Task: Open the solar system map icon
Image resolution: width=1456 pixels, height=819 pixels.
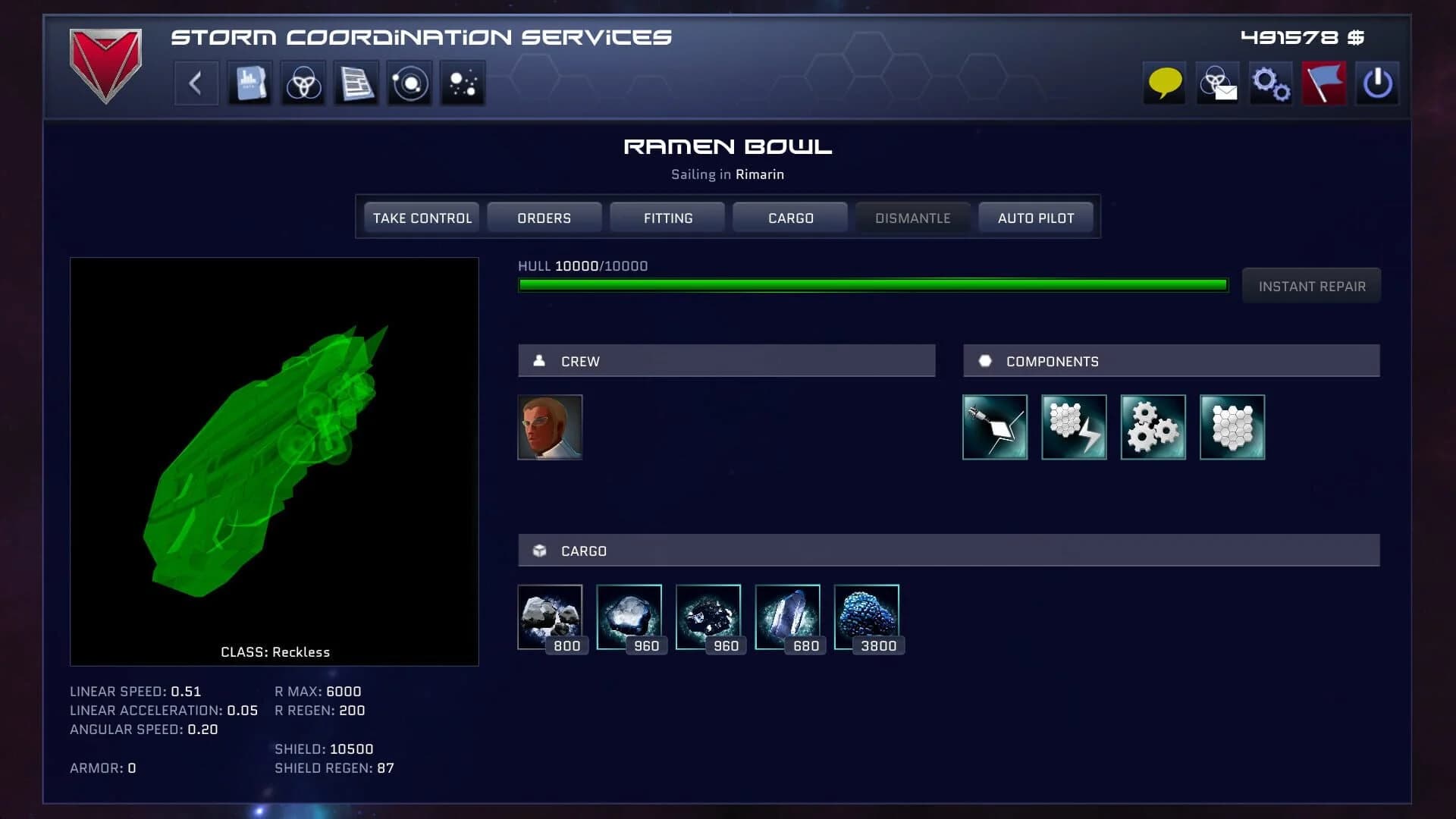Action: (409, 83)
